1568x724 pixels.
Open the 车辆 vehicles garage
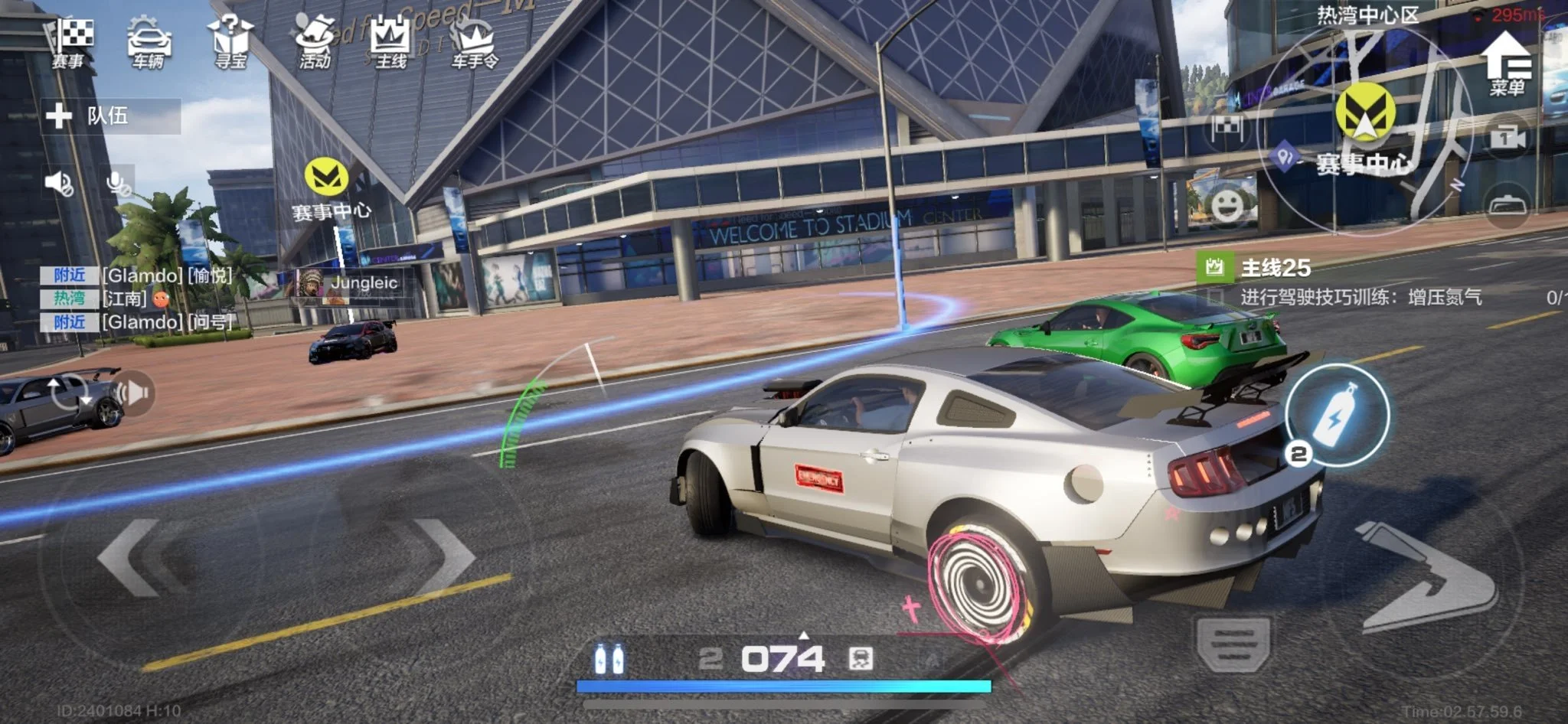149,42
